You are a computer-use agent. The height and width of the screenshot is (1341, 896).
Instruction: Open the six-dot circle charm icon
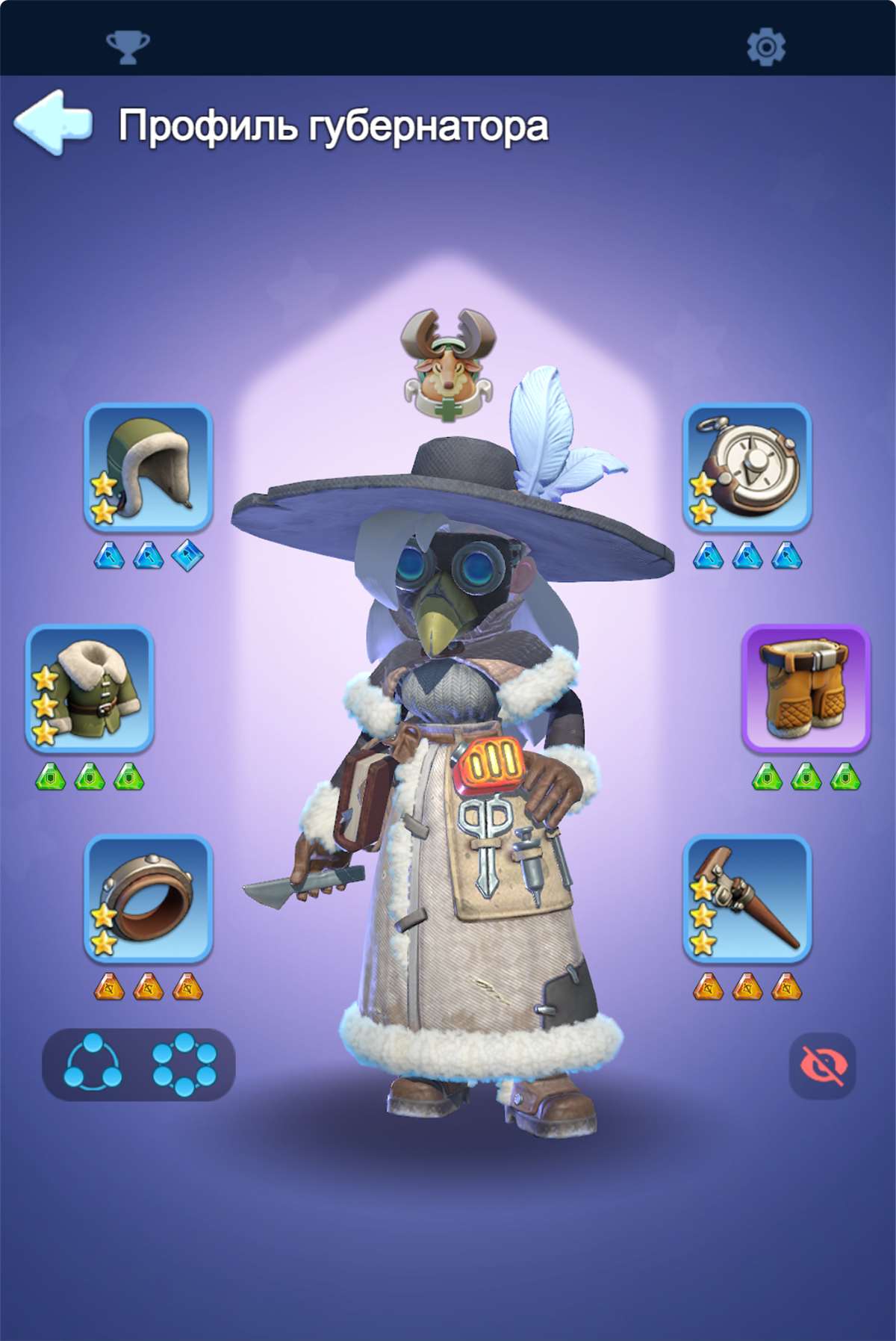click(184, 1064)
